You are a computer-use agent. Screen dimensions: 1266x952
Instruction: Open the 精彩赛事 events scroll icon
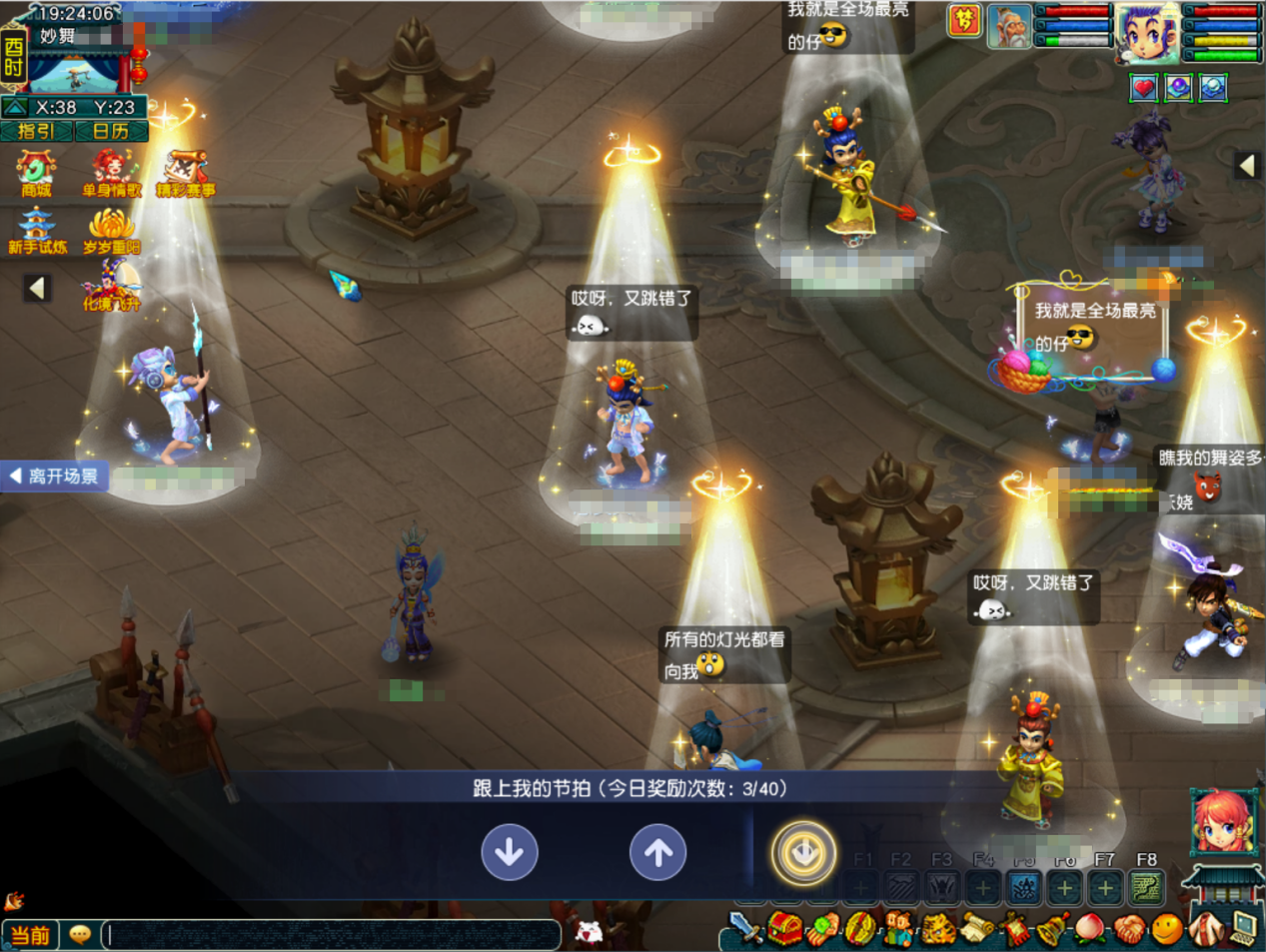[185, 173]
